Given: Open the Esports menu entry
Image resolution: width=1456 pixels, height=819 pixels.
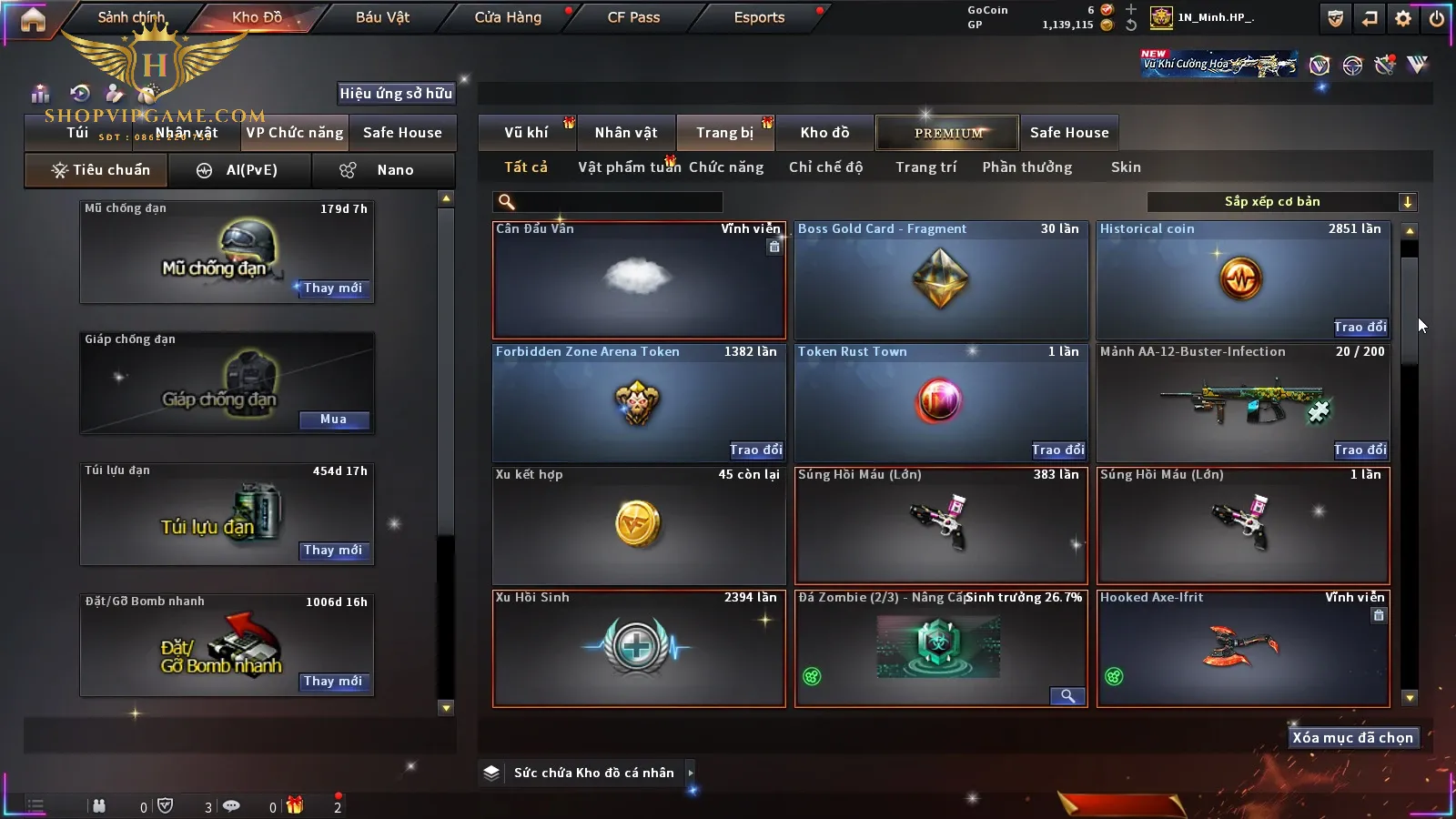Looking at the screenshot, I should tap(759, 17).
